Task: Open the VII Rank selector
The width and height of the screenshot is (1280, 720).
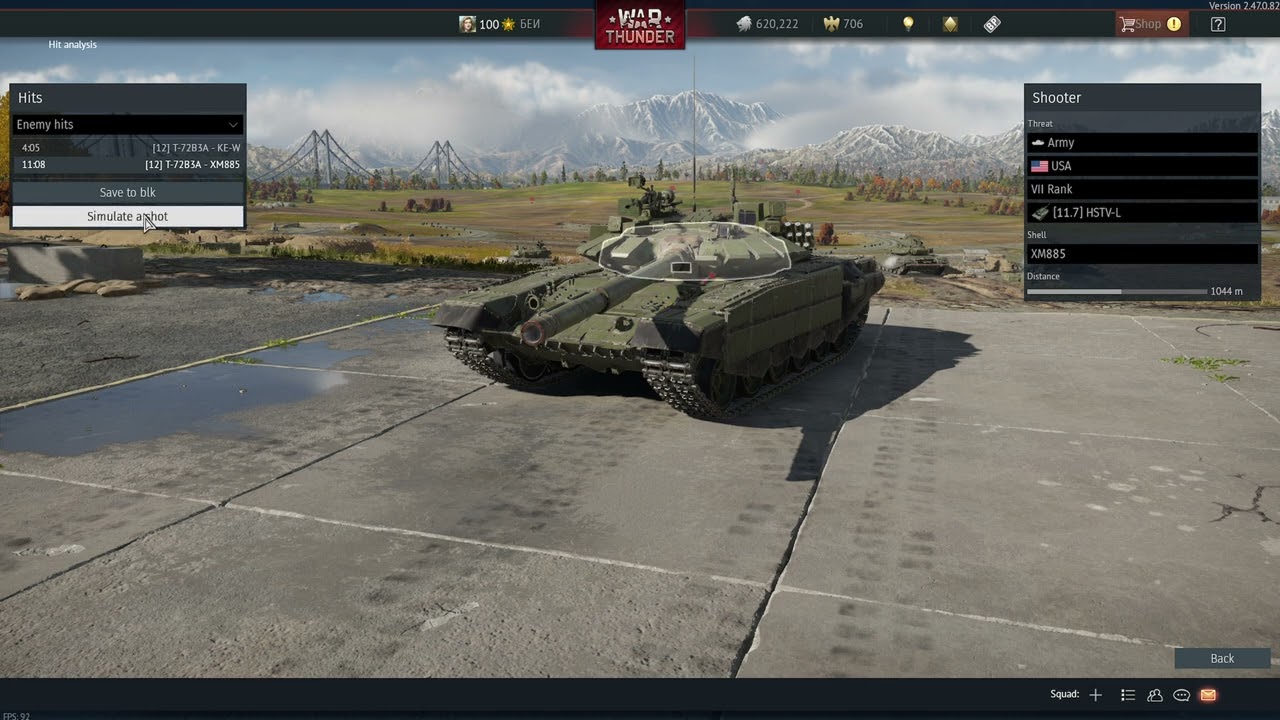Action: coord(1142,189)
